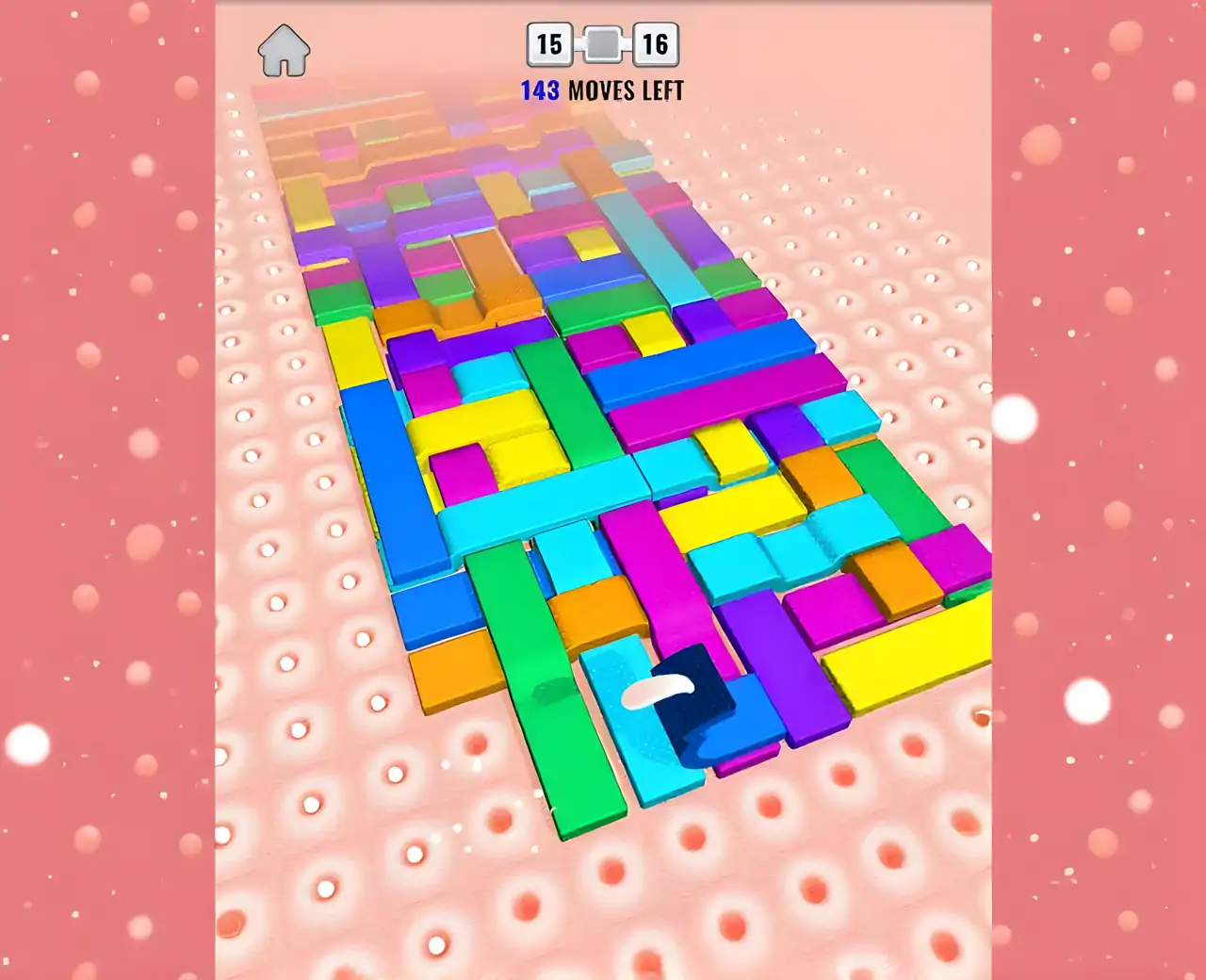Screen dimensions: 1206x980
Task: Click the level 15 badge
Action: 547,41
